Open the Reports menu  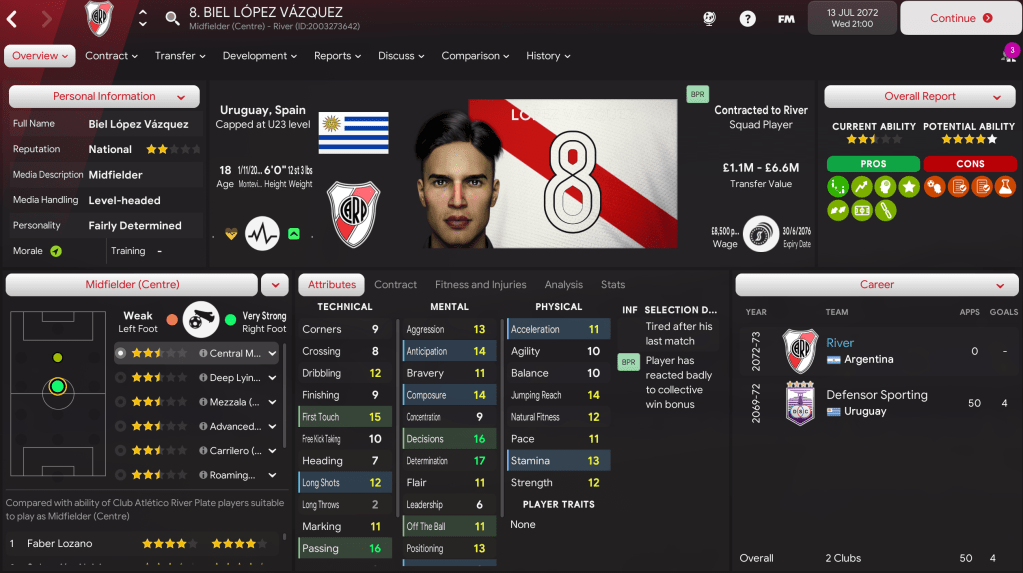338,56
